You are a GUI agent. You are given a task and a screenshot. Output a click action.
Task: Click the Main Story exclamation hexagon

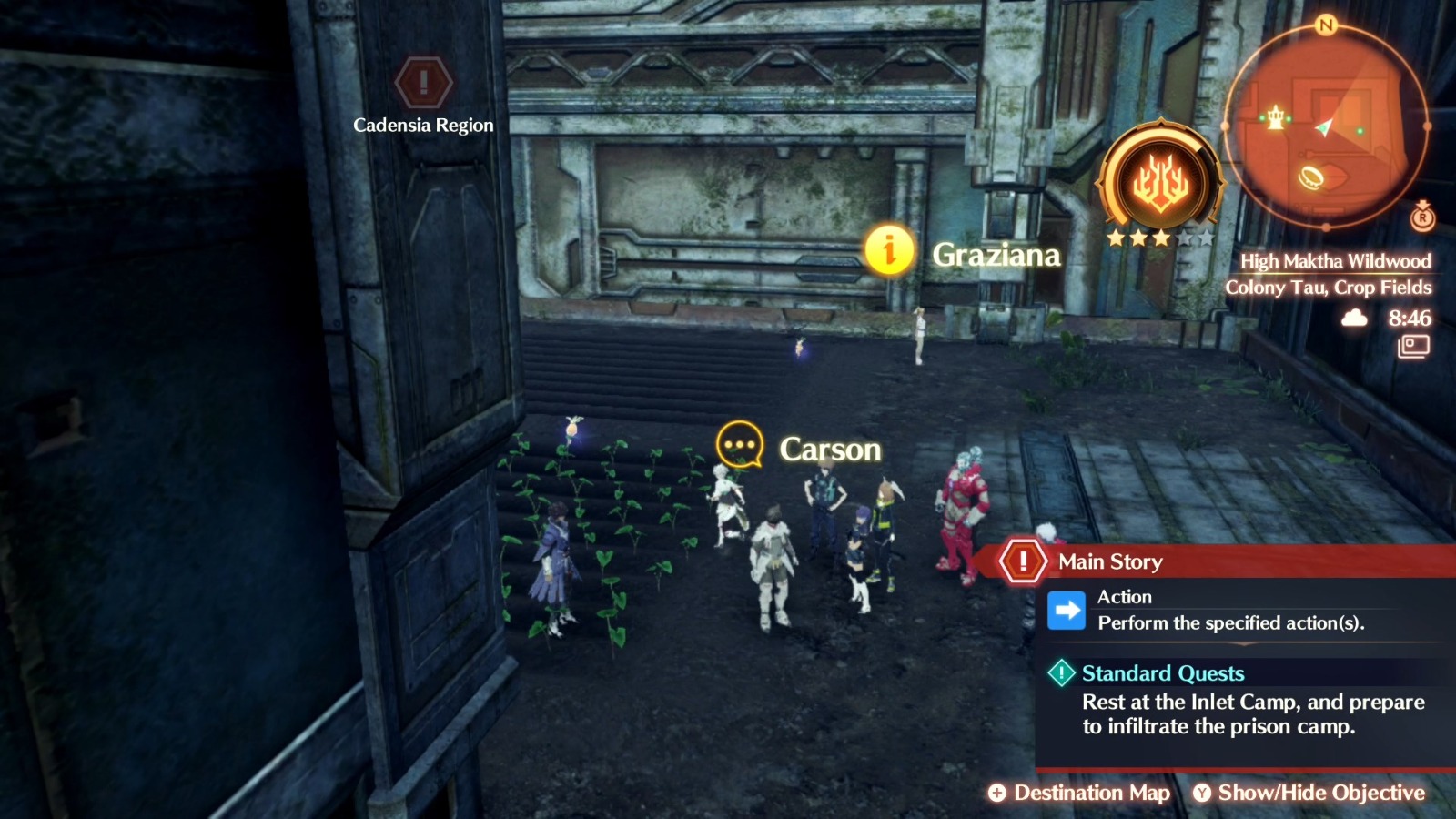click(x=1024, y=561)
